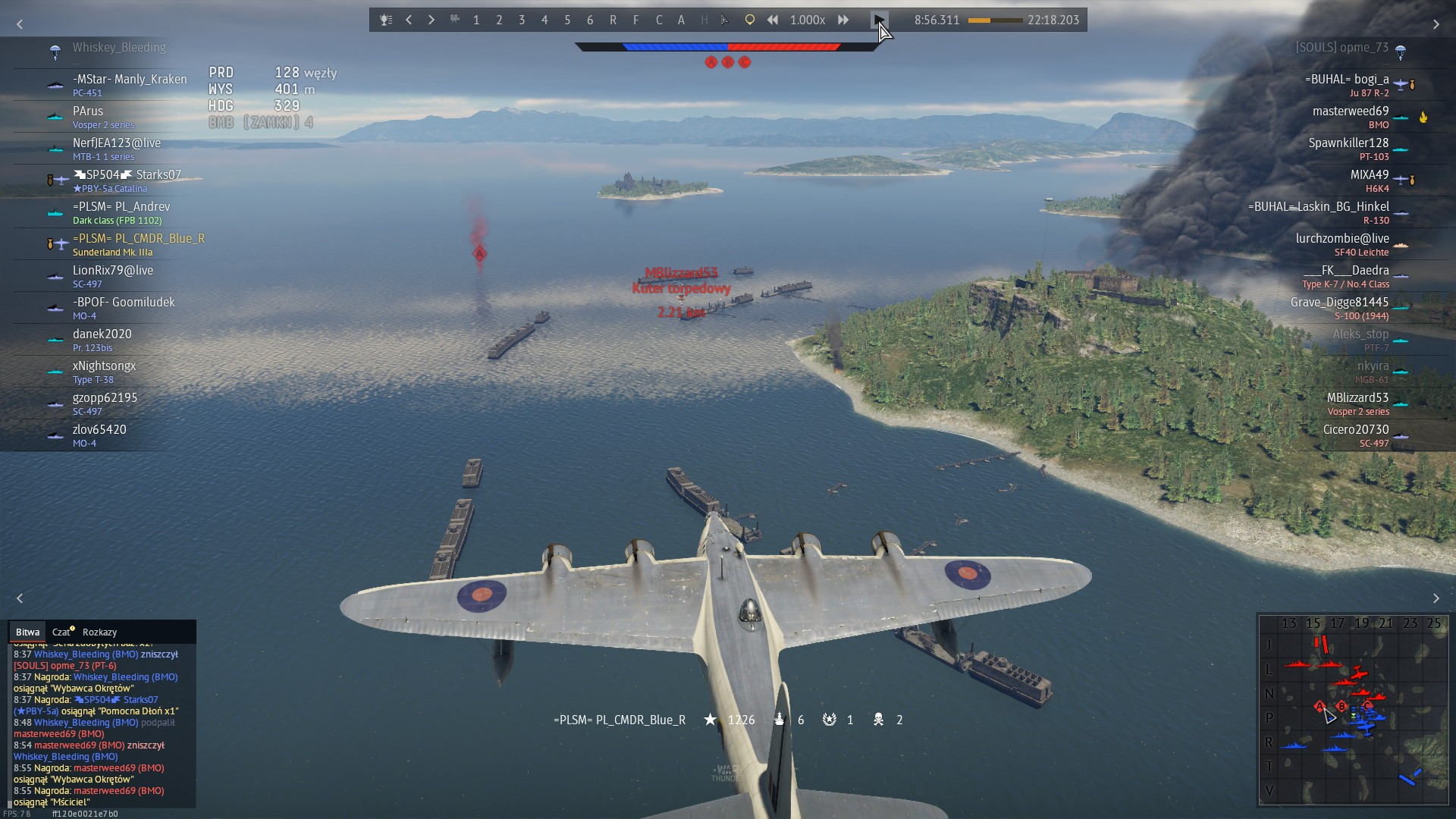Spectate masterweed69 from the right team list
1456x819 pixels.
[1350, 111]
